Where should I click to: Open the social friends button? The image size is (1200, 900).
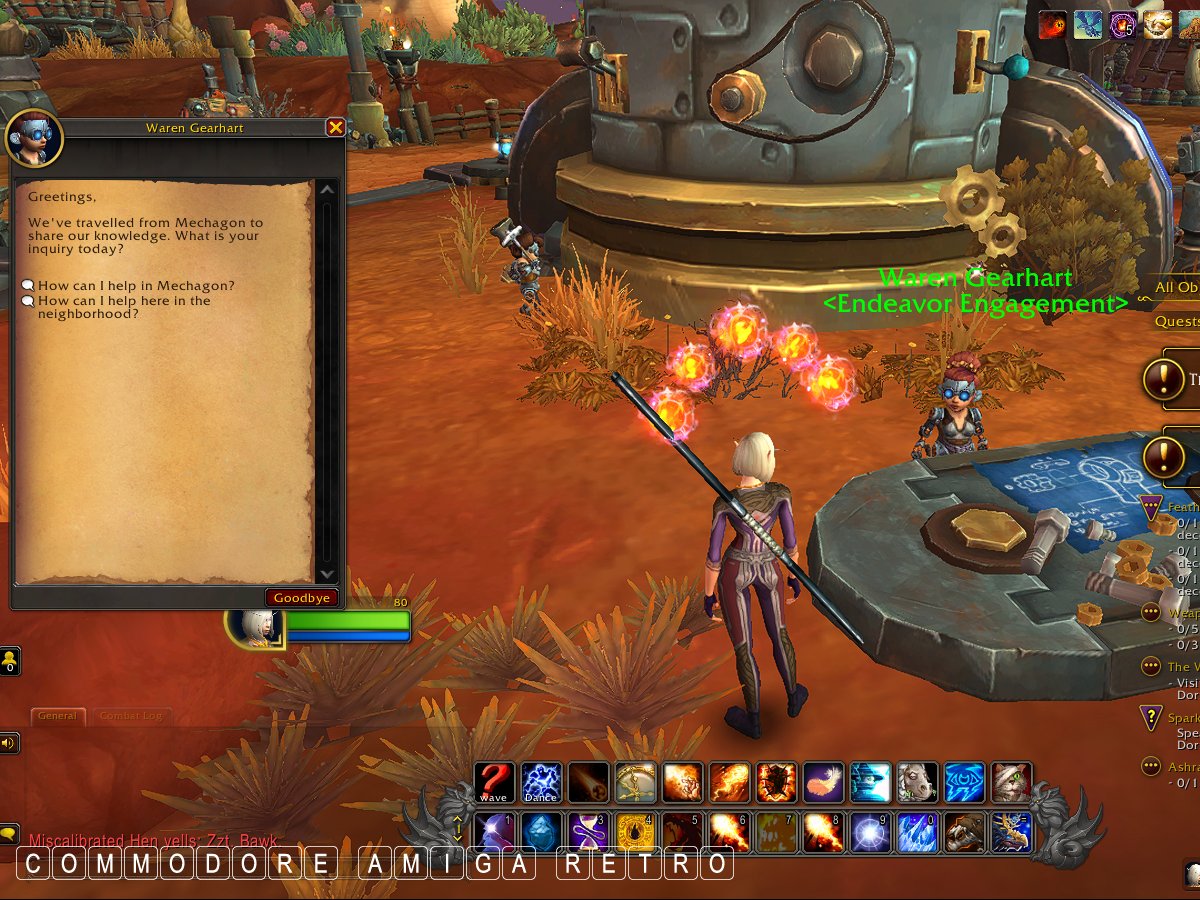point(9,661)
